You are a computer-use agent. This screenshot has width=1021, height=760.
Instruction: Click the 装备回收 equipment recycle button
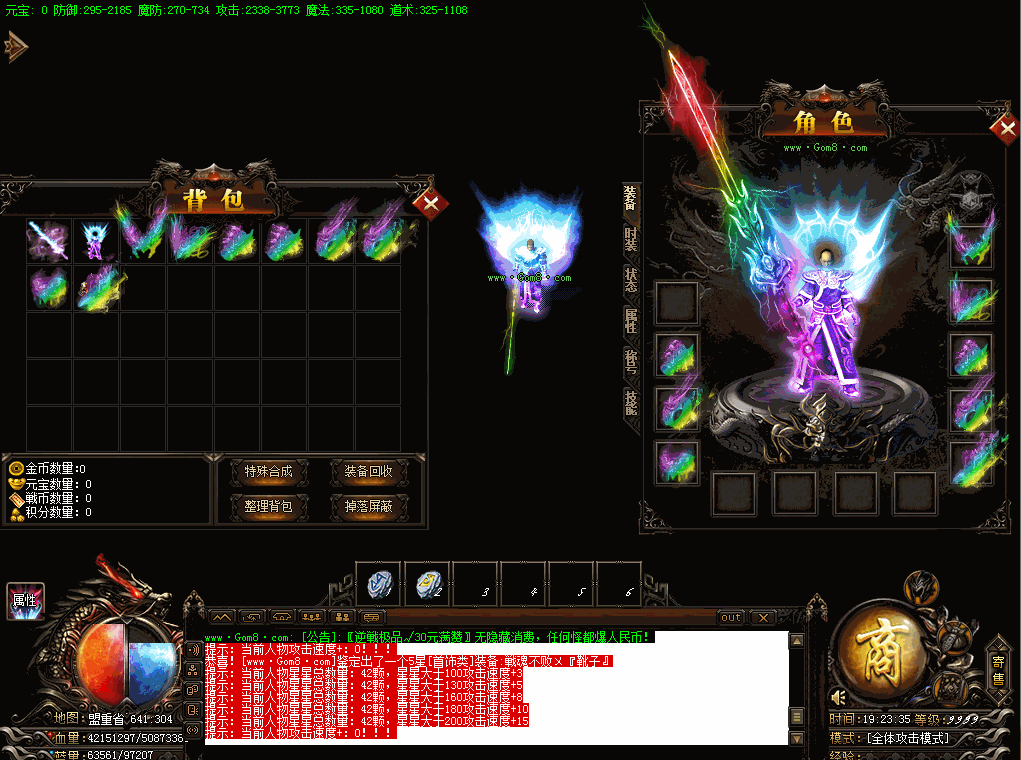(368, 471)
